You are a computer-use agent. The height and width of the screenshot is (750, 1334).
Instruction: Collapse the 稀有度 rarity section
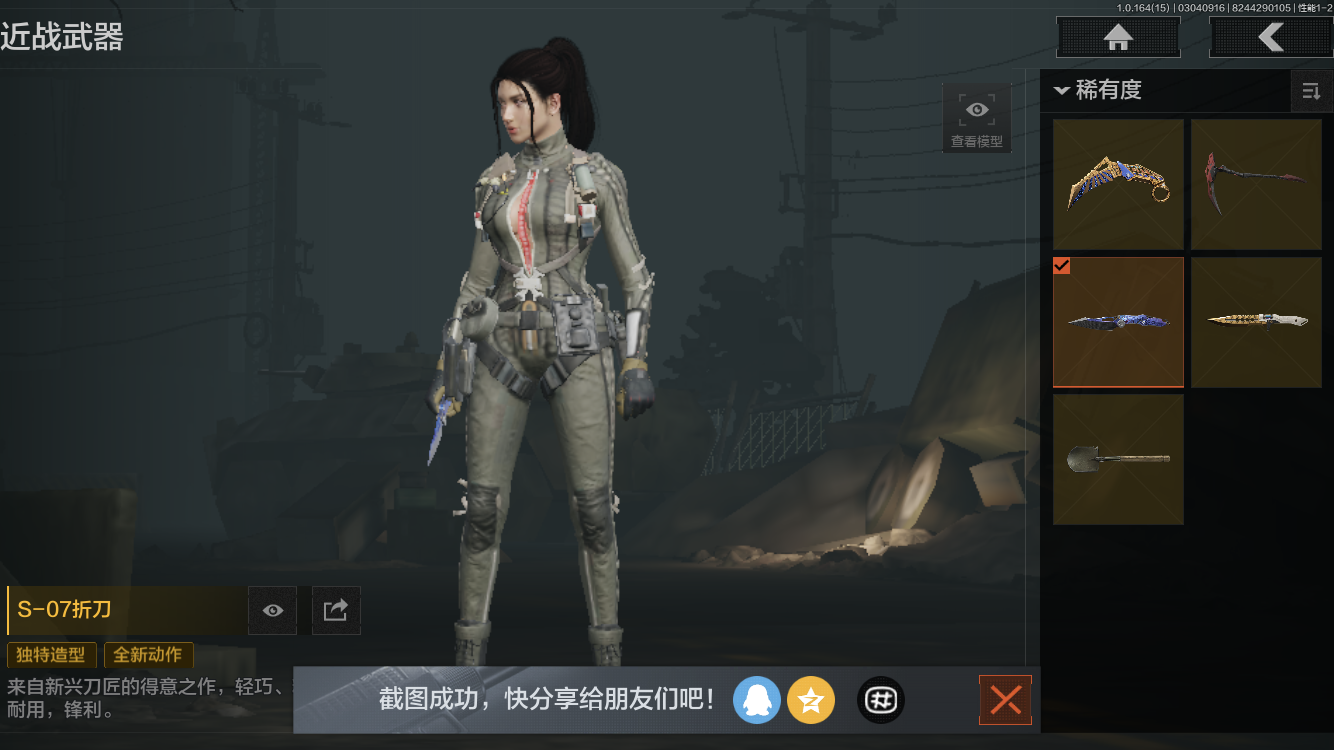pos(1062,90)
